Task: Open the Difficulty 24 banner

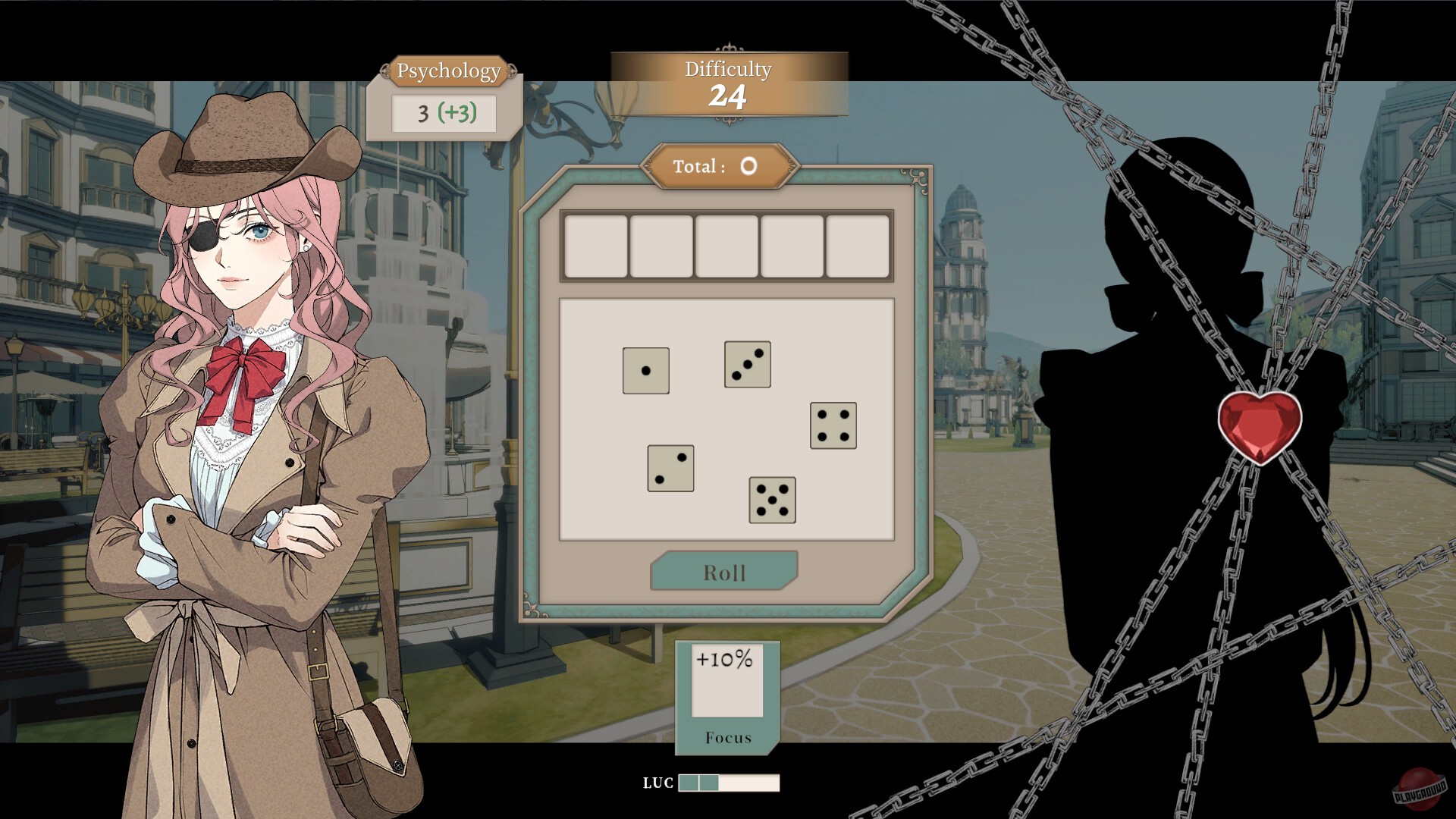Action: coord(726,83)
